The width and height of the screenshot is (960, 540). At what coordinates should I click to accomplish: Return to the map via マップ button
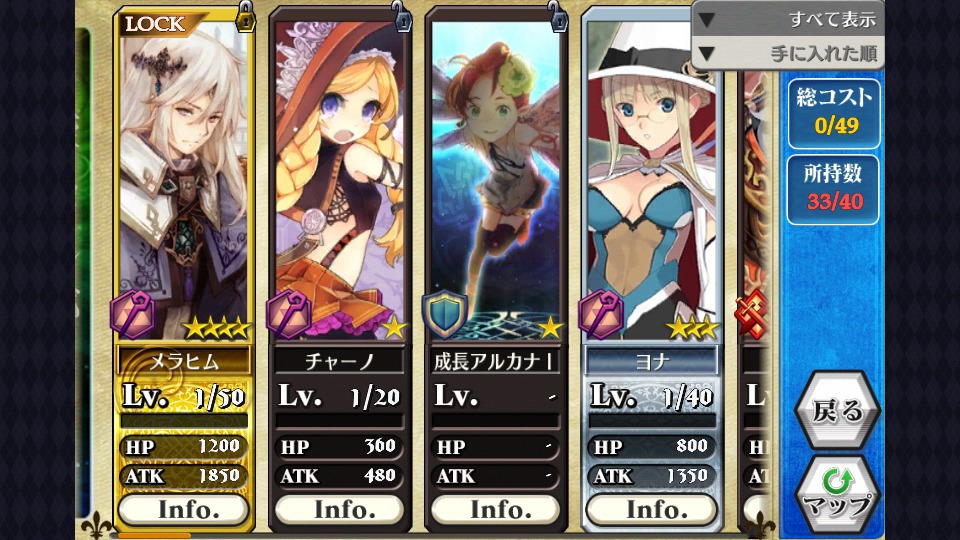[x=837, y=493]
